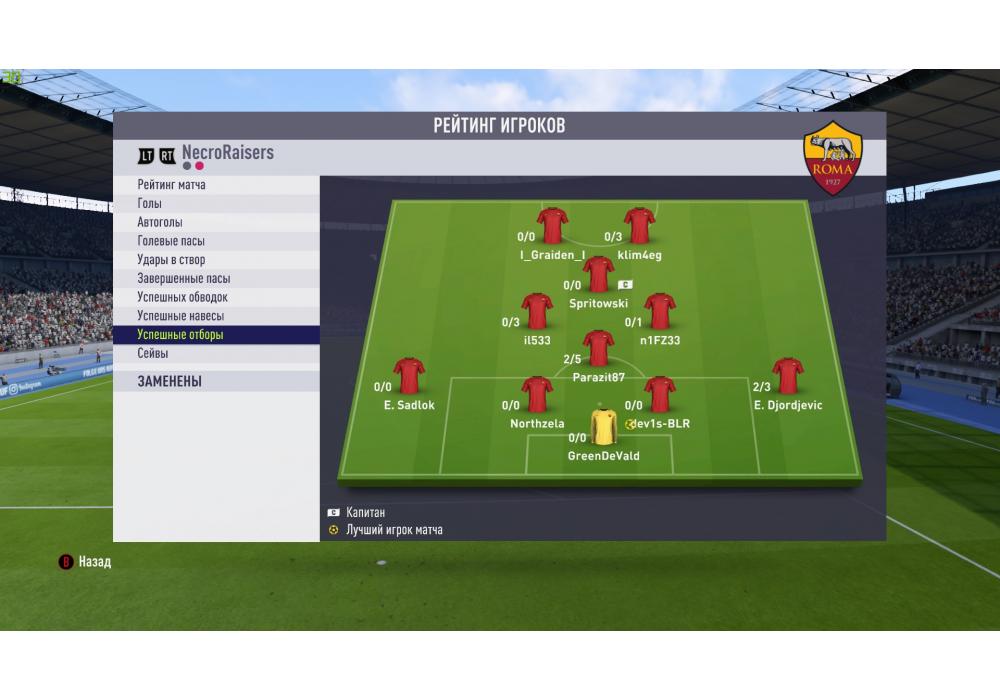Select I_Graiden_I's player shirt
The width and height of the screenshot is (1000, 700).
(x=552, y=226)
